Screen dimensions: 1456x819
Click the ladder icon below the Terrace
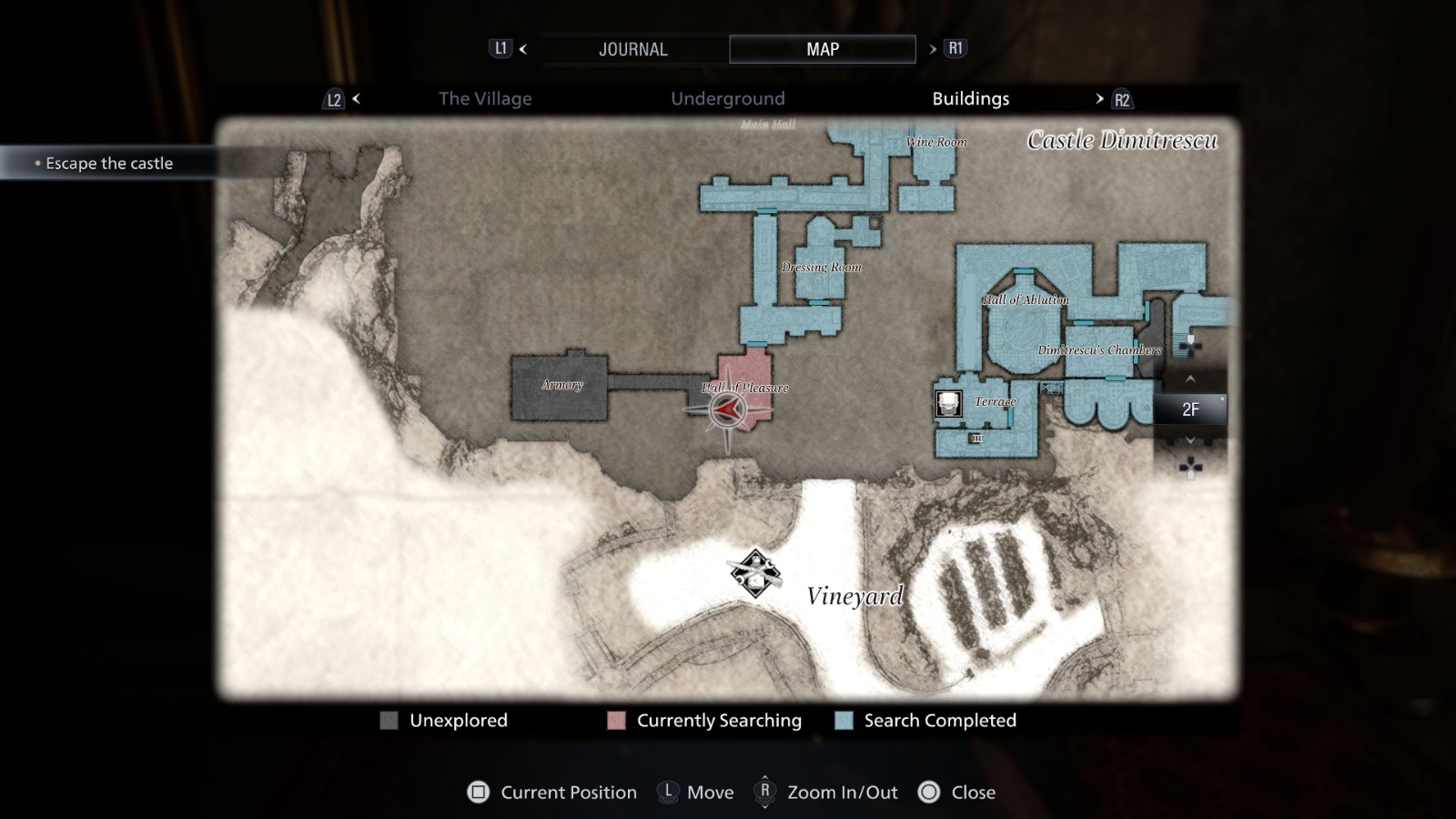[976, 439]
